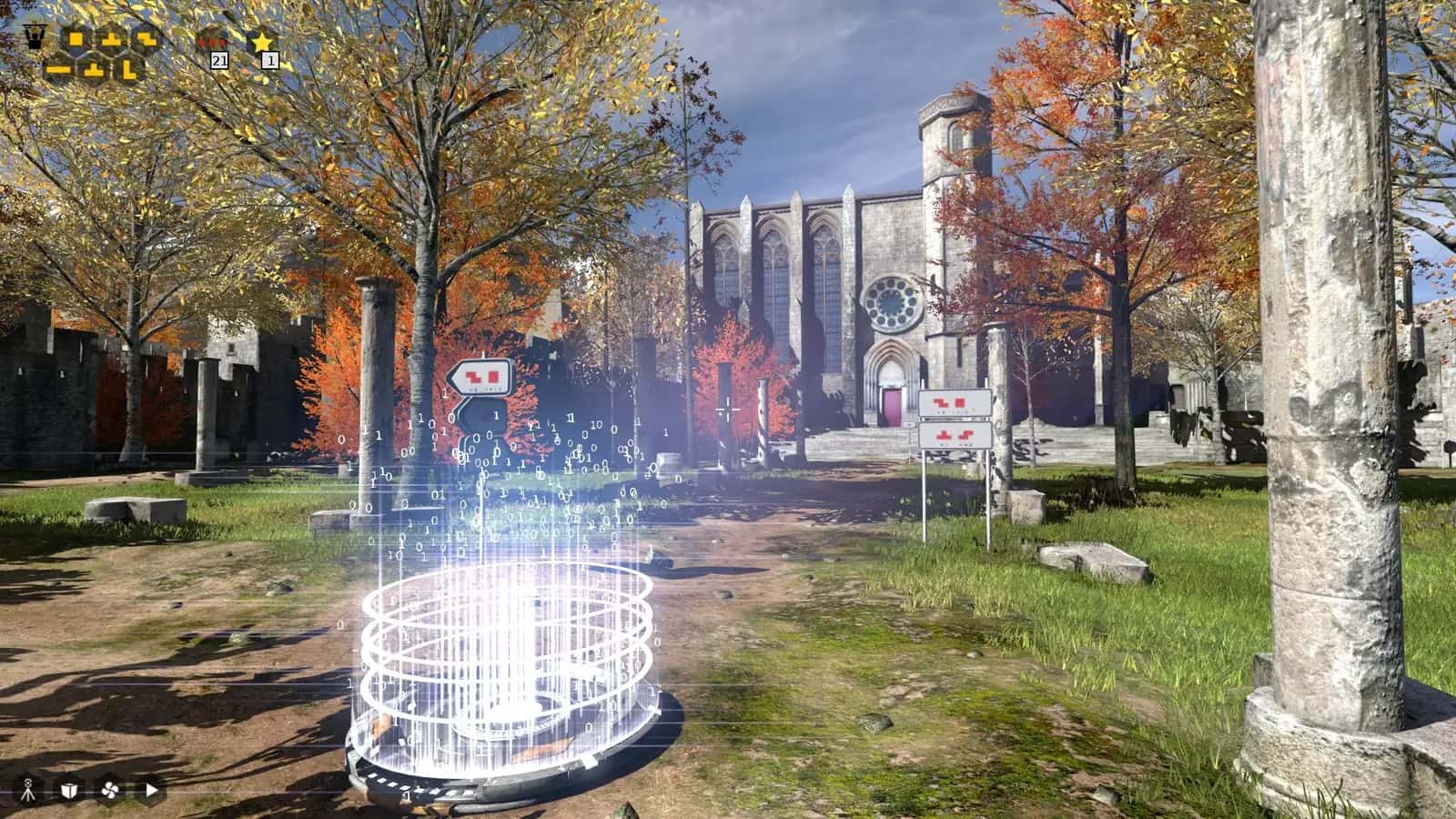Click the square tetromino sigil in the HUD
The width and height of the screenshot is (1456, 819).
click(76, 38)
